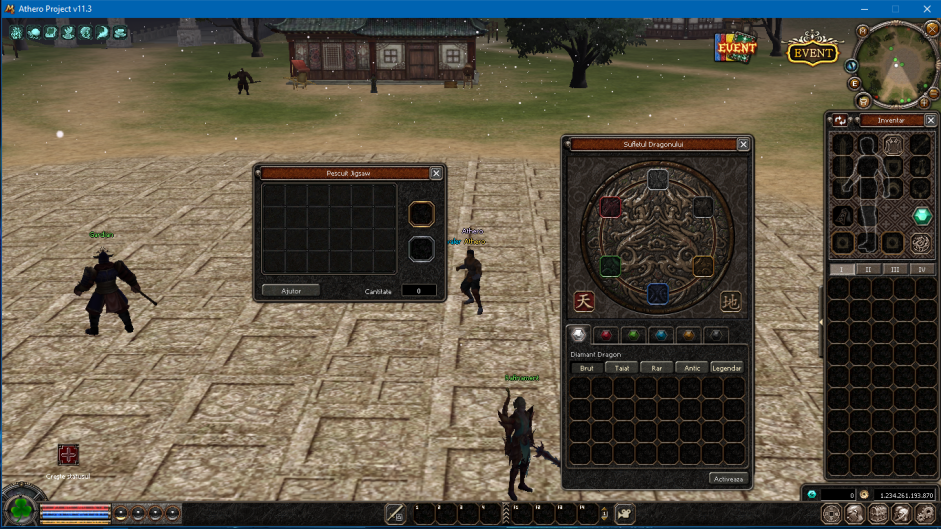Select the red ruby dragon stone tab
Screen dimensions: 941x529
pyautogui.click(x=604, y=334)
